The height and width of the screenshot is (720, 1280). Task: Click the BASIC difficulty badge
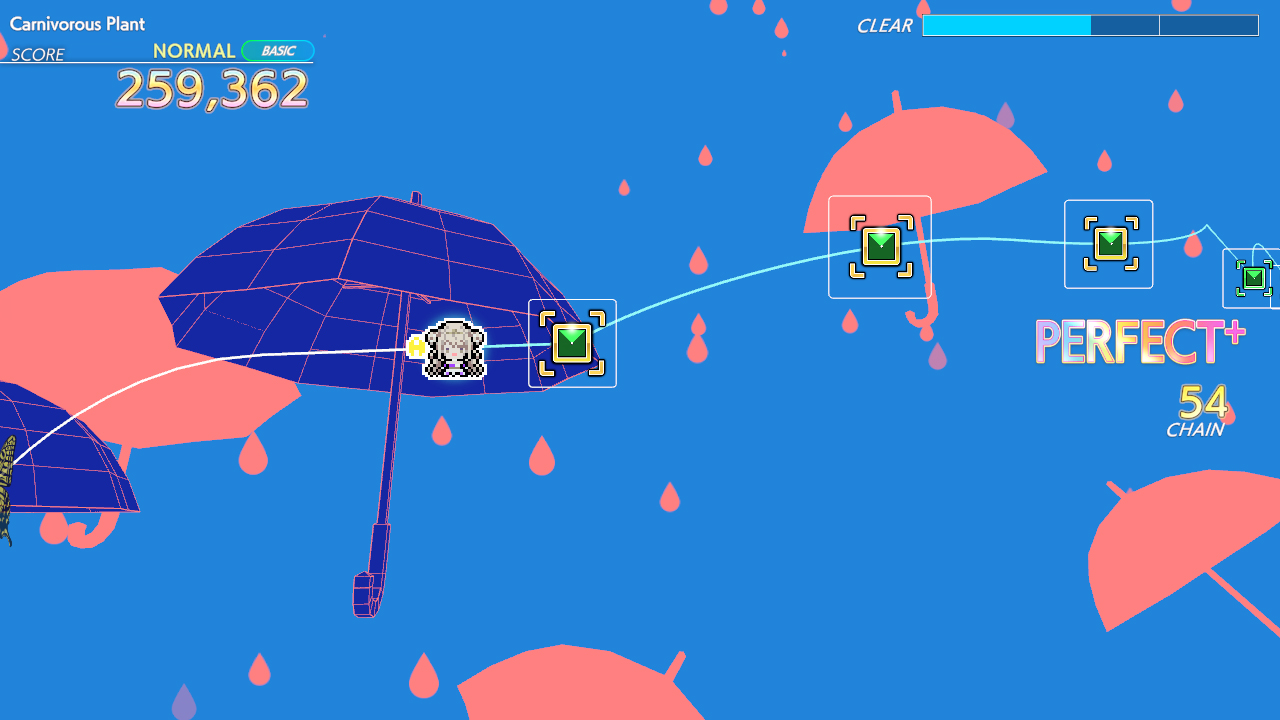pos(277,50)
